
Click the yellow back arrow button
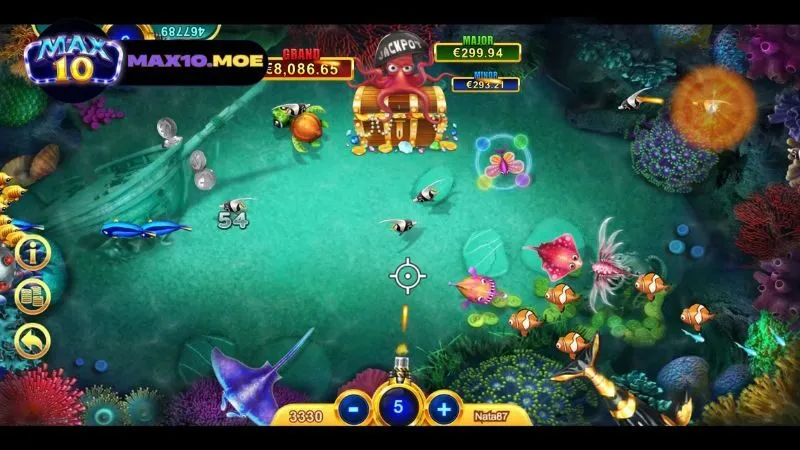click(x=32, y=342)
